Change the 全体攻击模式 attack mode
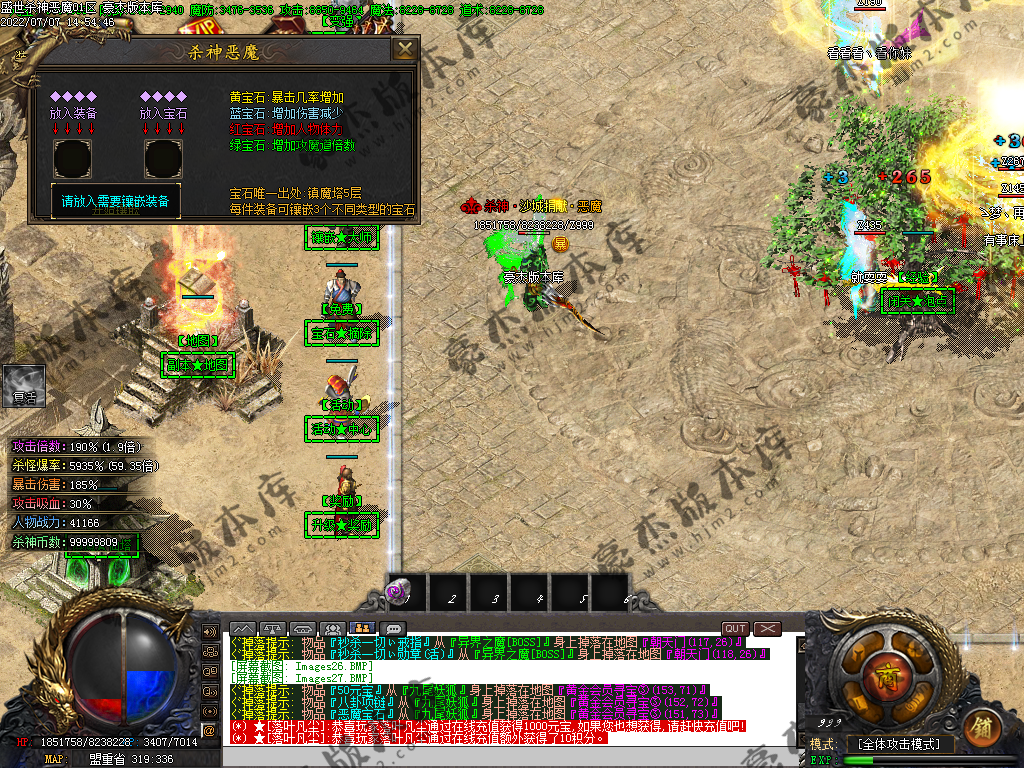This screenshot has width=1024, height=768. 900,744
